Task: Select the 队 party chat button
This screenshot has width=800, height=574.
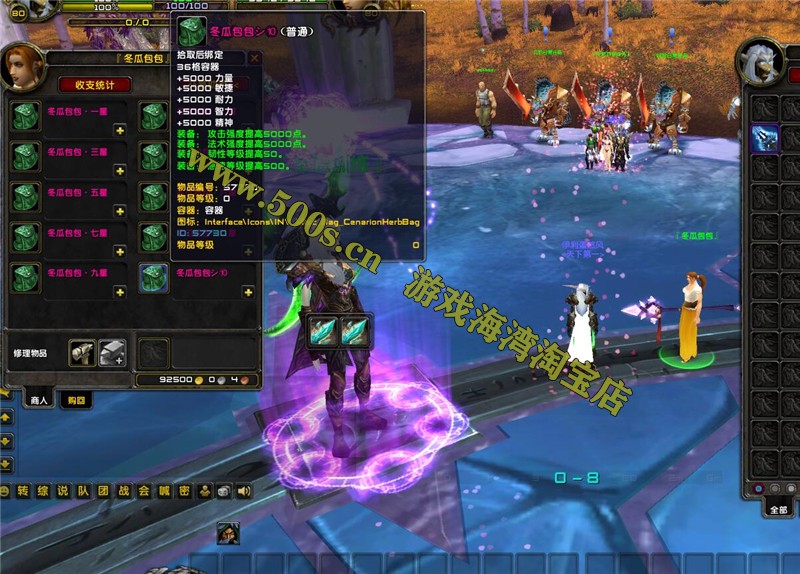Action: (82, 491)
